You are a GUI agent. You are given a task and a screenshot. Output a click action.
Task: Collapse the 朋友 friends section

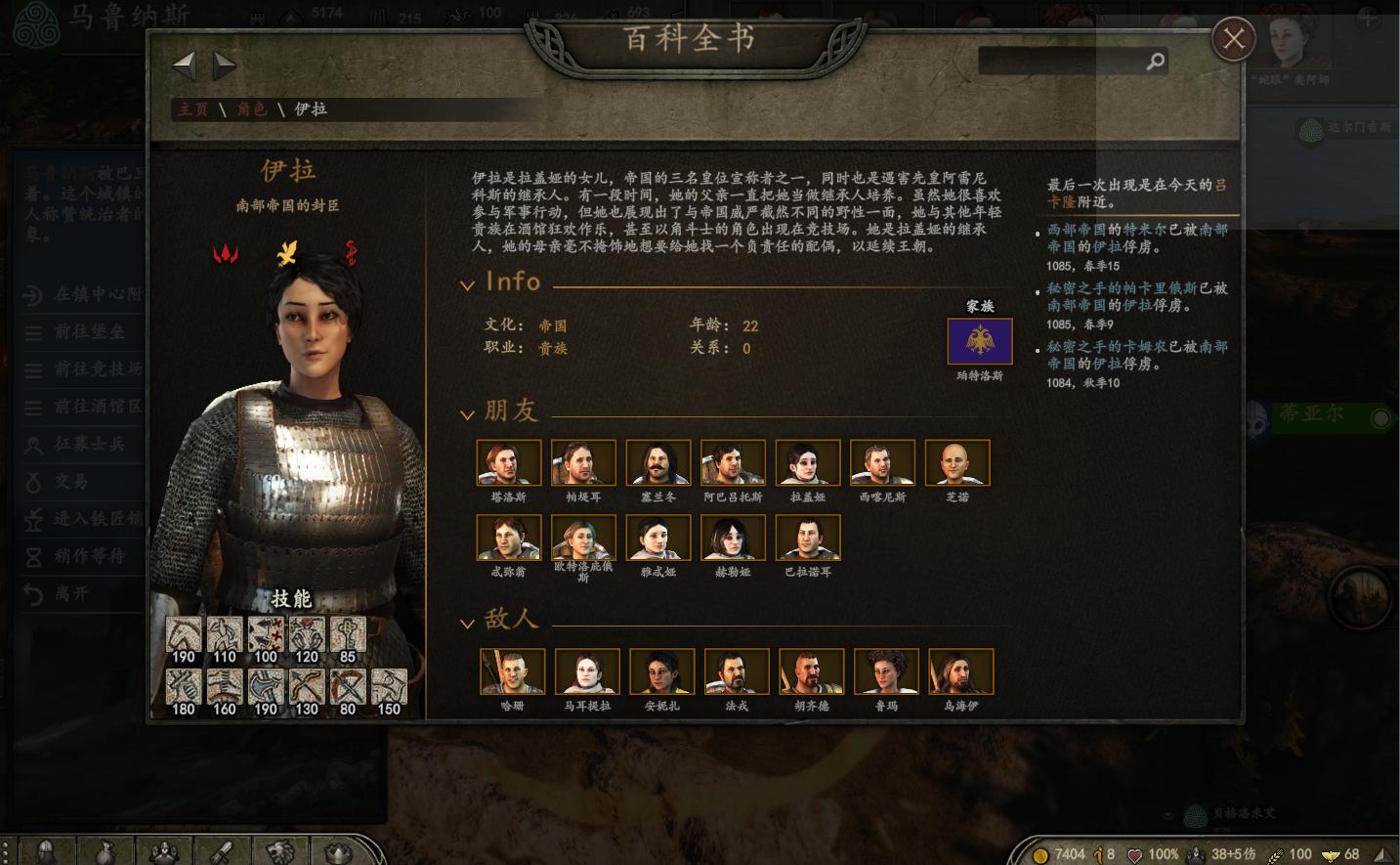pyautogui.click(x=467, y=413)
